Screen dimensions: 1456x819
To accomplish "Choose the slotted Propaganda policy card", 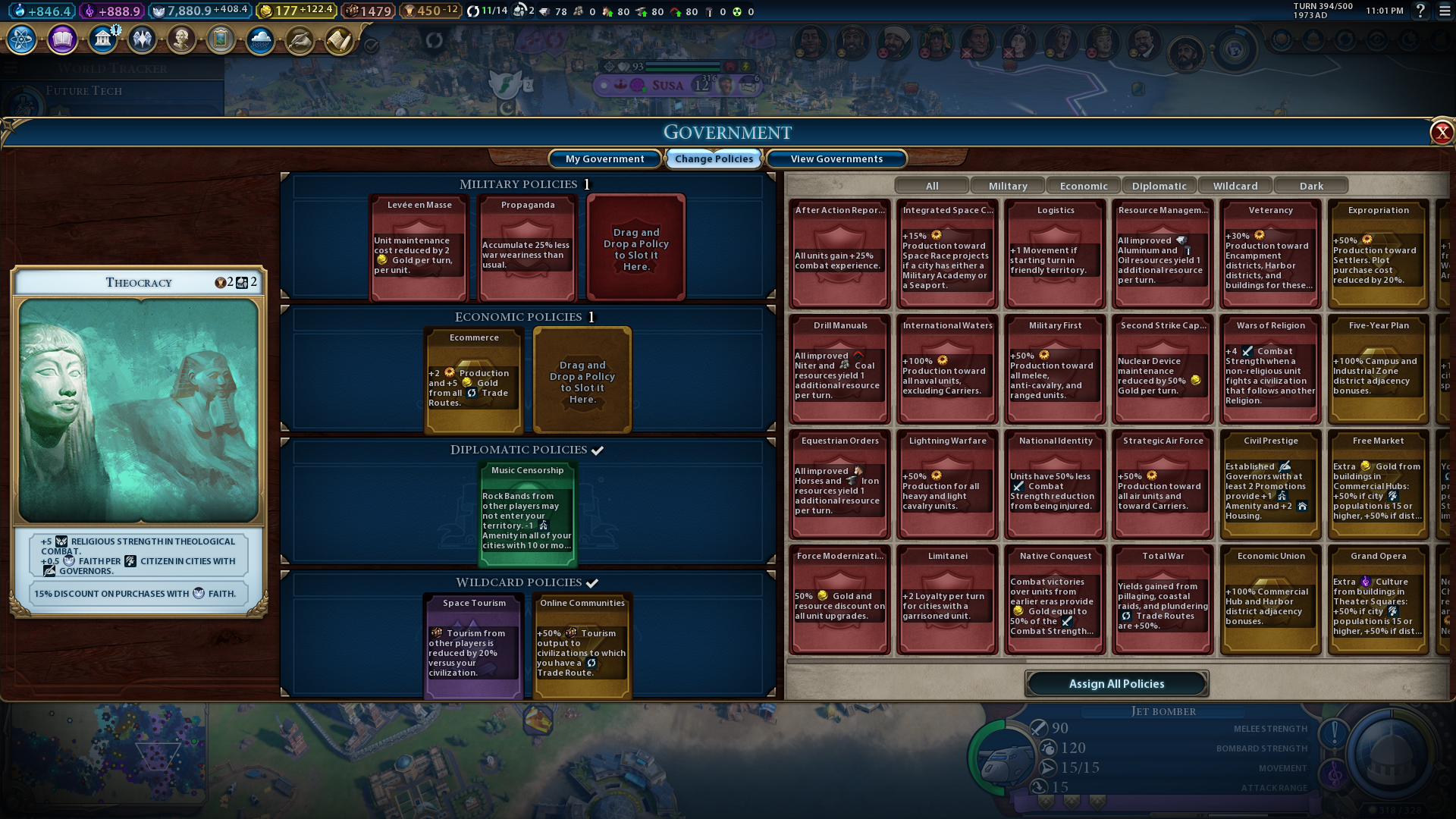I will 527,247.
